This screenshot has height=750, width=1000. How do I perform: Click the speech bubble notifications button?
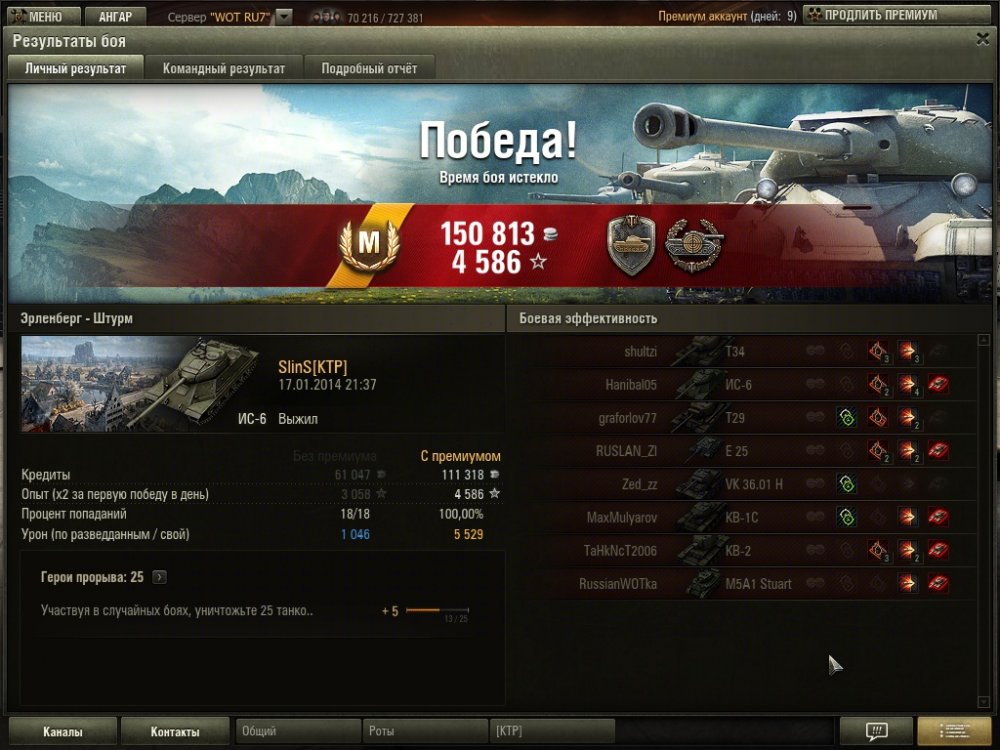coord(876,731)
